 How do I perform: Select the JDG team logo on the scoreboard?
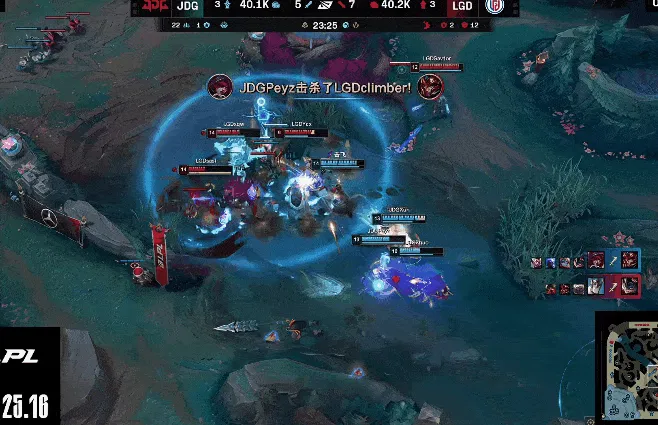[154, 7]
